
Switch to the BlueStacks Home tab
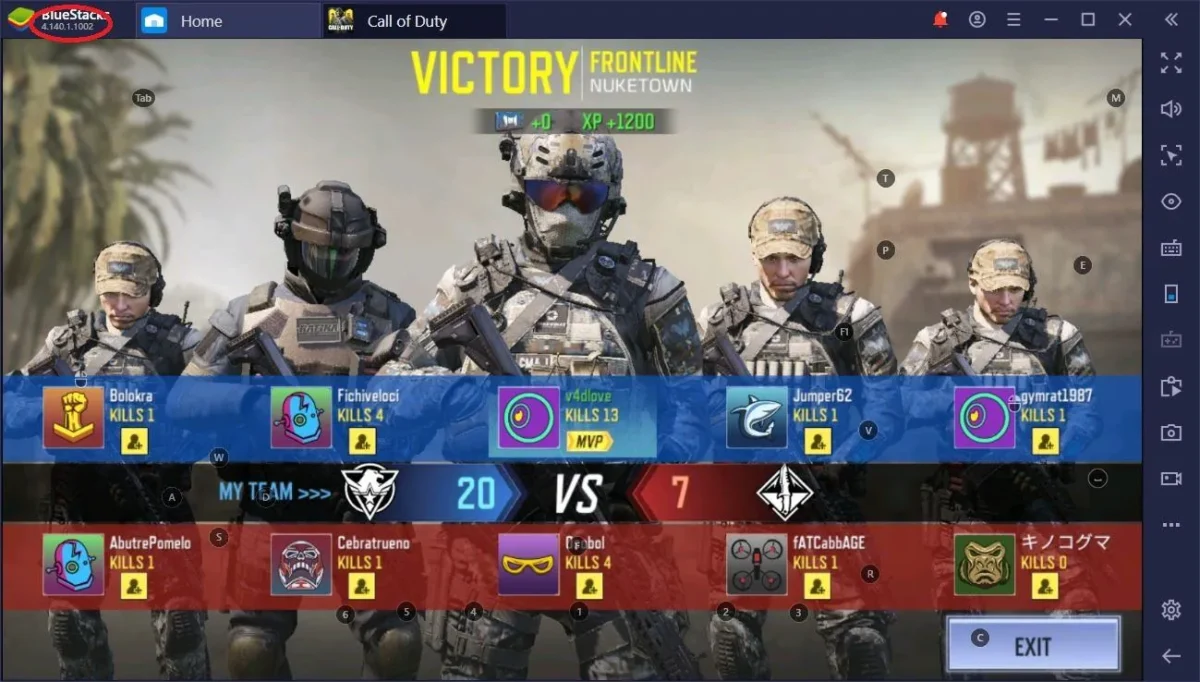(200, 21)
